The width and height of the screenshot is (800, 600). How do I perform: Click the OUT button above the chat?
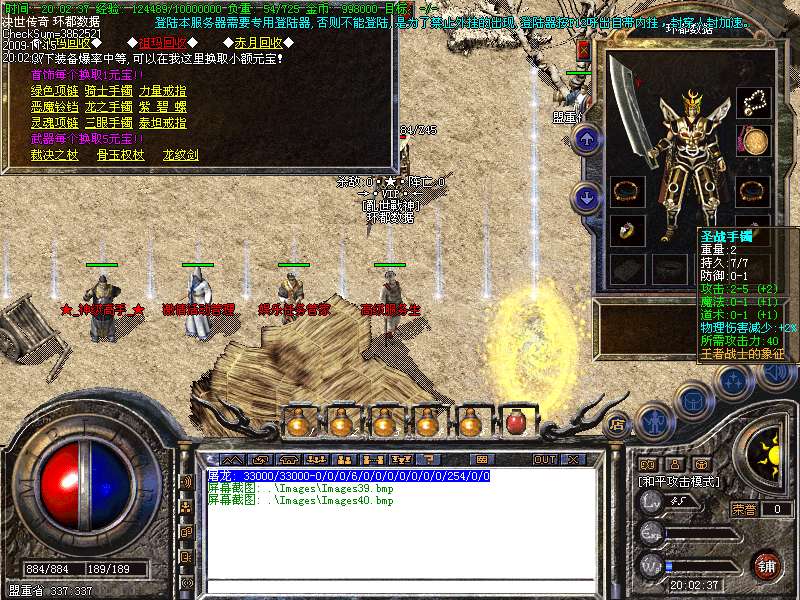pos(544,459)
